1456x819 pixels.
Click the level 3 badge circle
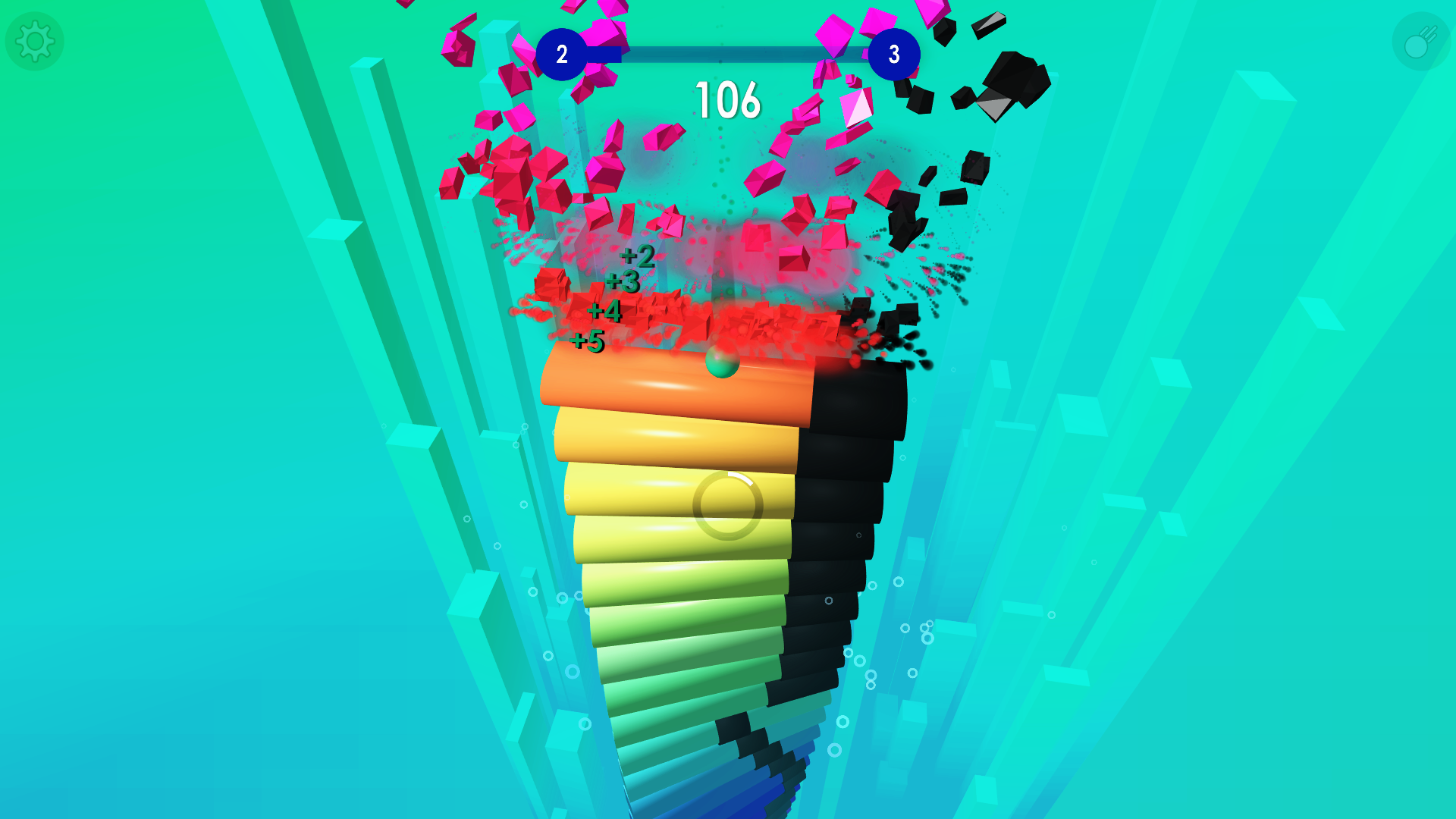(893, 54)
